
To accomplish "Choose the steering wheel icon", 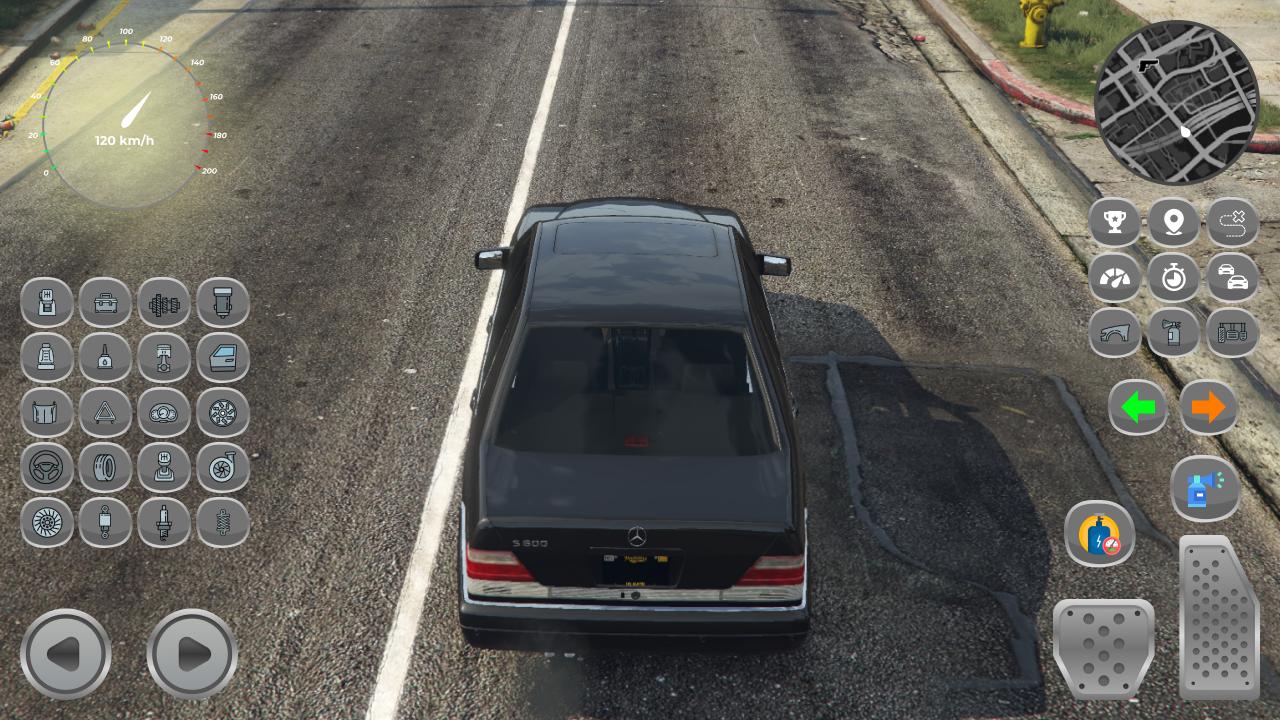I will (47, 467).
